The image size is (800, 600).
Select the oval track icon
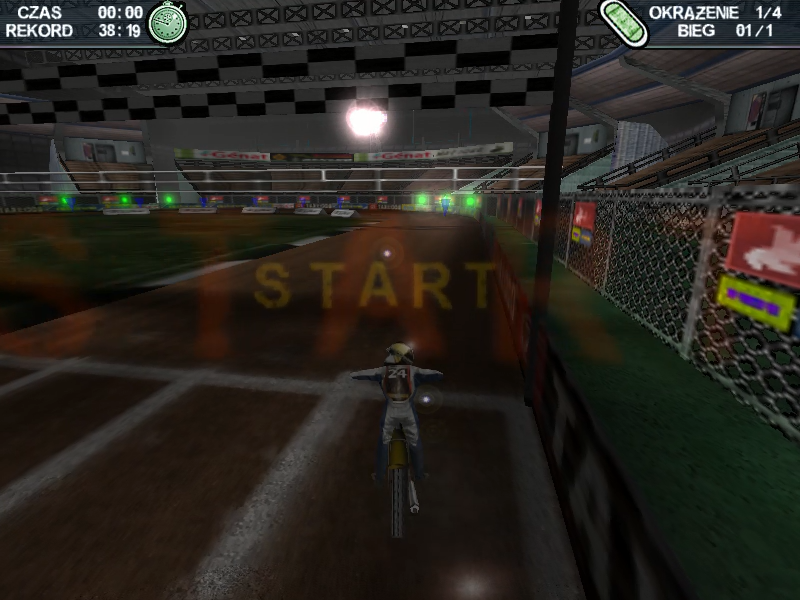click(x=624, y=22)
